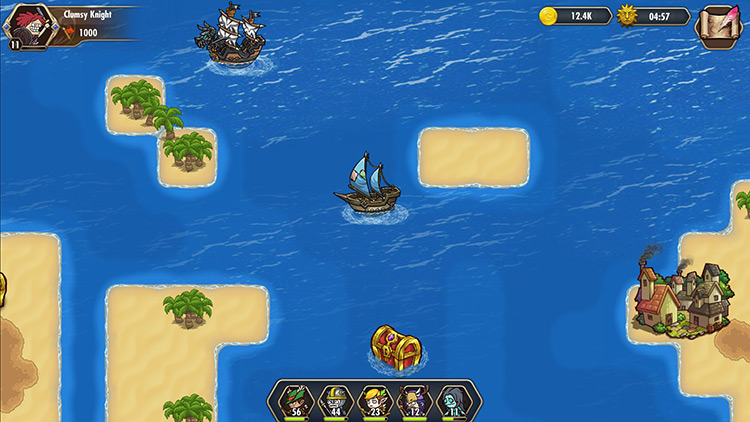Pick the teal ghost hero portrait

click(x=453, y=400)
